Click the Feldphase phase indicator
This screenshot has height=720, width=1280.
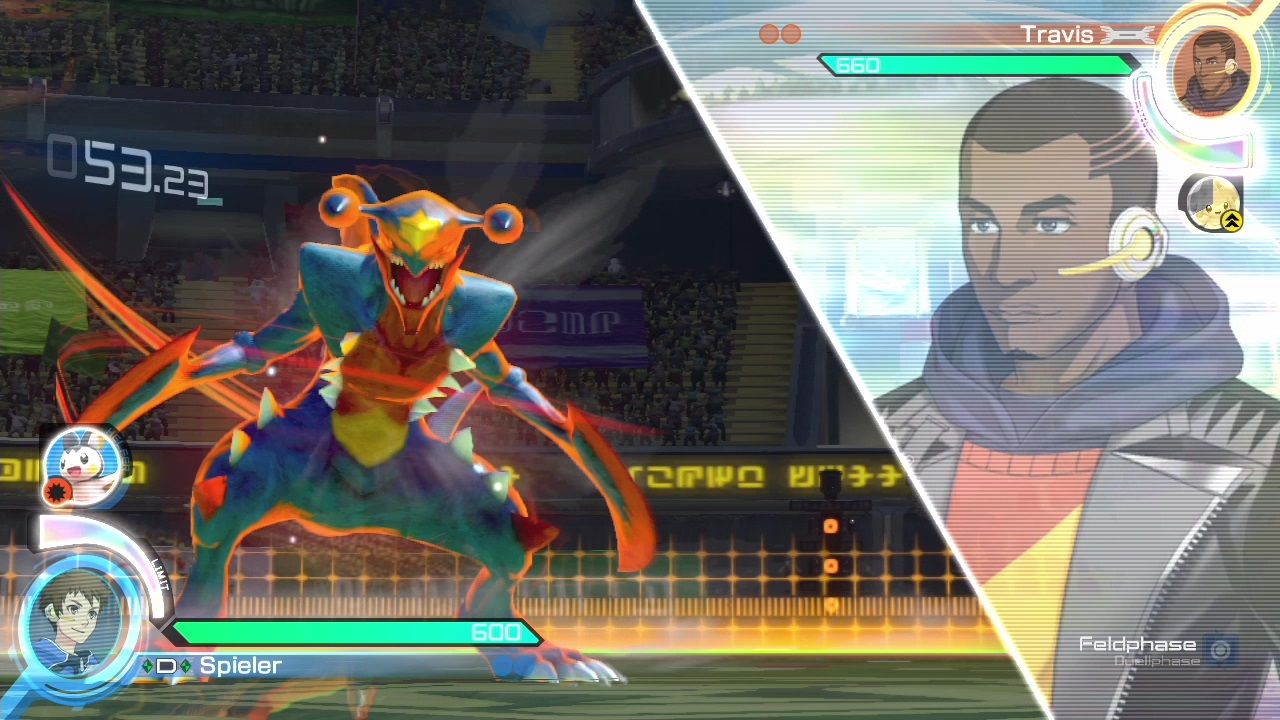1137,644
